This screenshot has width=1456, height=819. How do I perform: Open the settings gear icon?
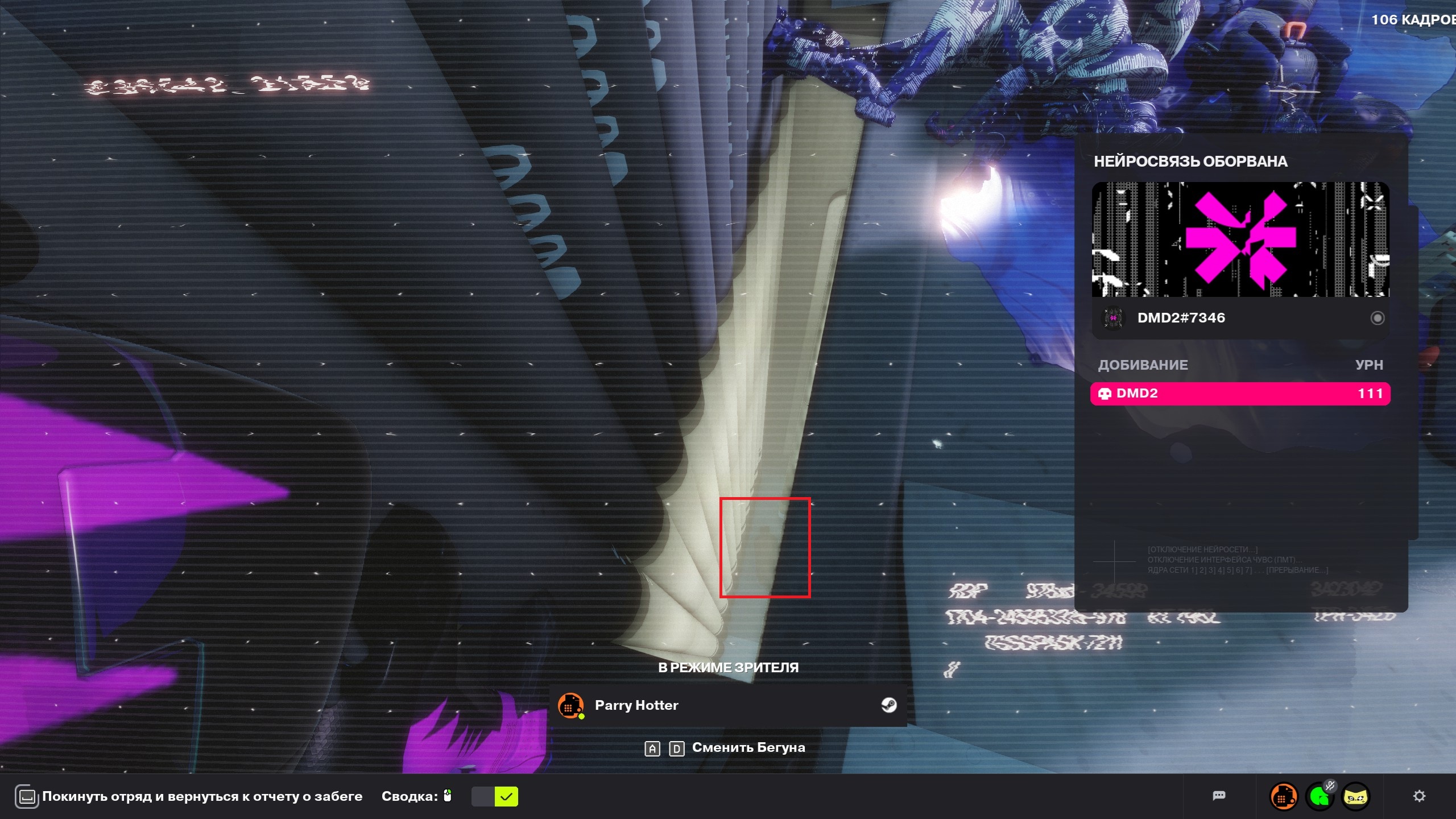tap(1419, 796)
